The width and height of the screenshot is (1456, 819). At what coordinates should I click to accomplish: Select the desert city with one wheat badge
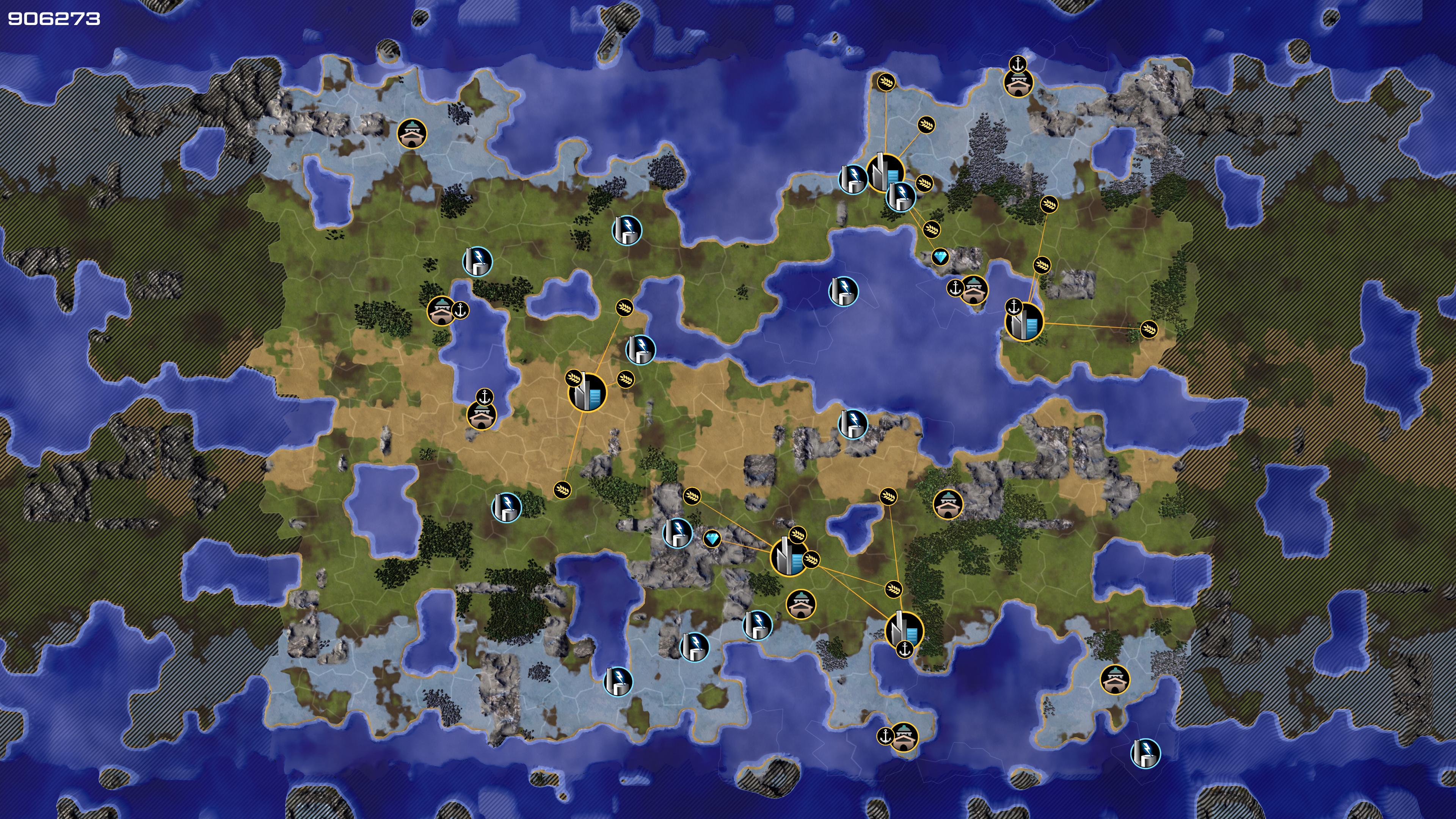click(x=587, y=391)
